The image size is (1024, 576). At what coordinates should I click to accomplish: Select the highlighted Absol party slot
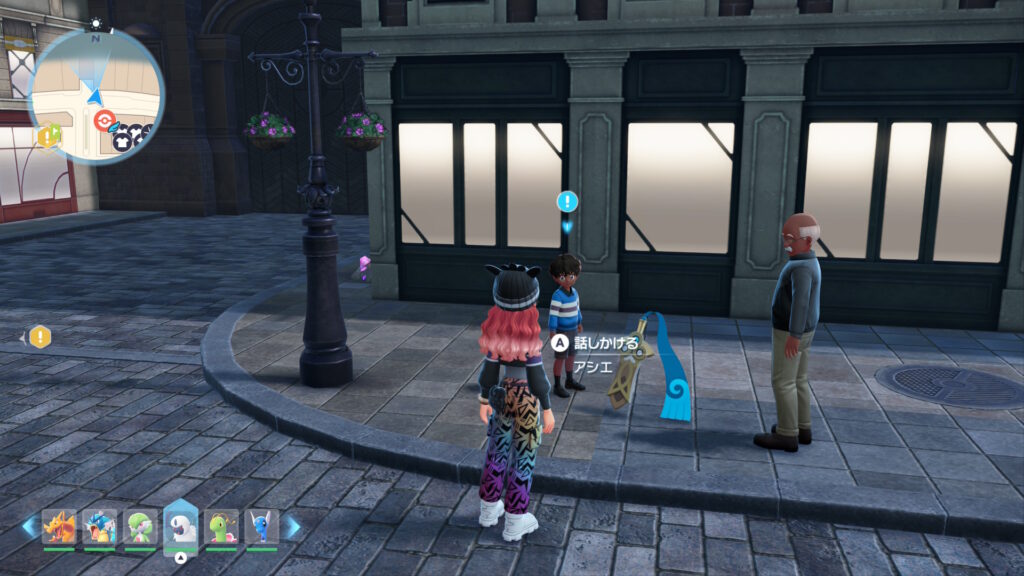click(180, 523)
